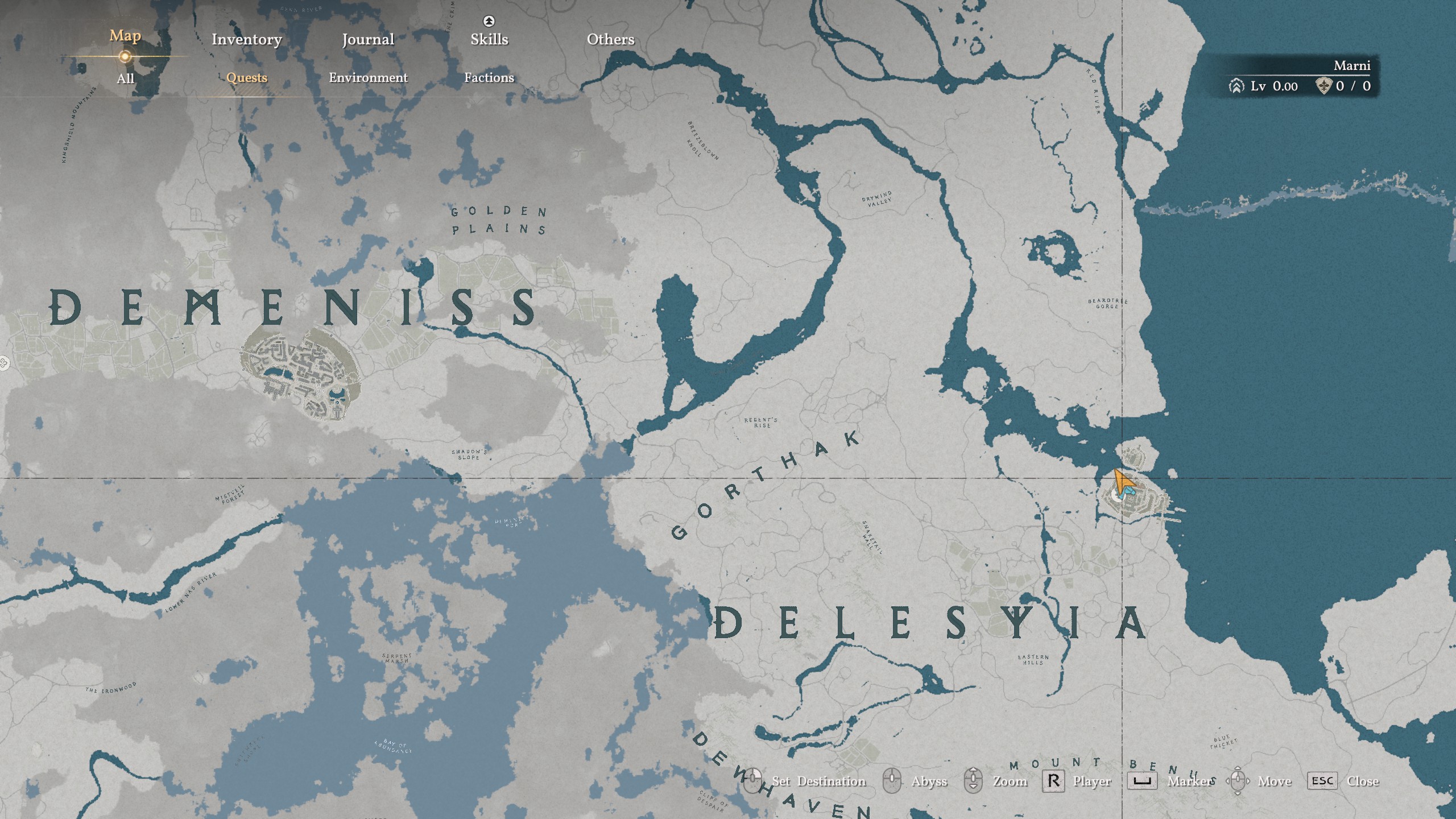Click the Abyss mouse-wheel icon
1456x819 pixels.
[892, 781]
